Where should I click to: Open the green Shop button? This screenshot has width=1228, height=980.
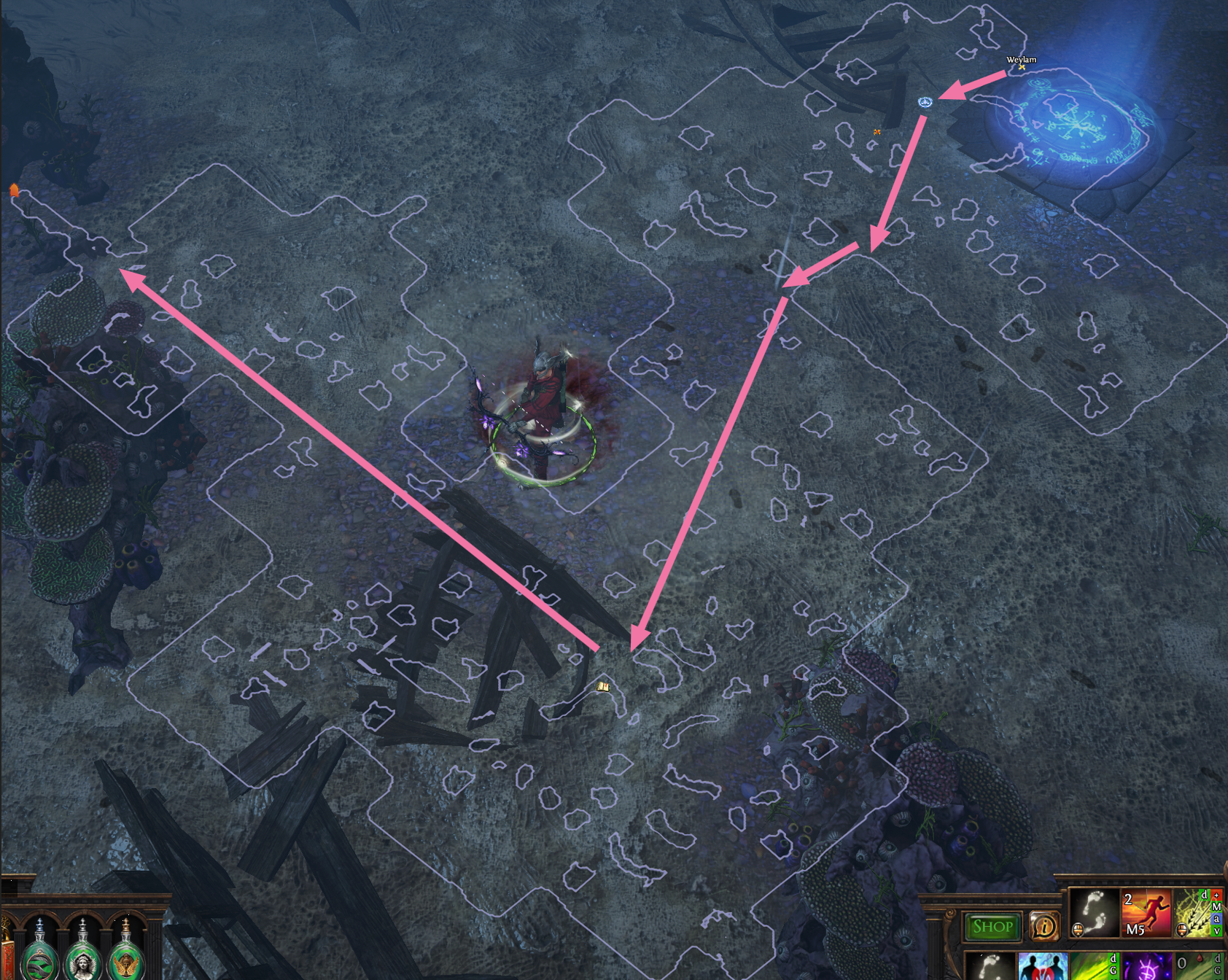(x=992, y=927)
